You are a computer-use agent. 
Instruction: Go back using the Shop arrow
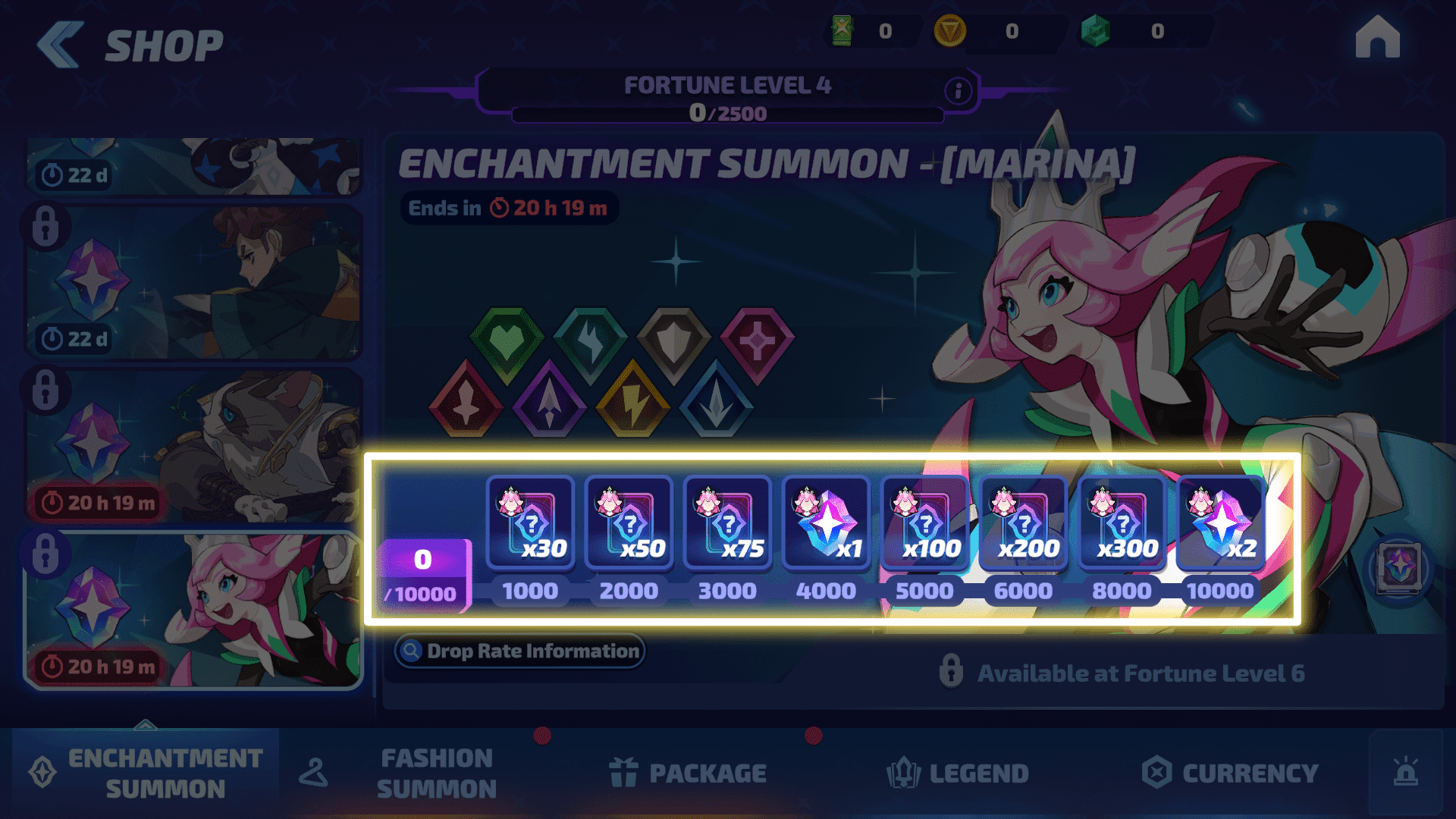61,45
